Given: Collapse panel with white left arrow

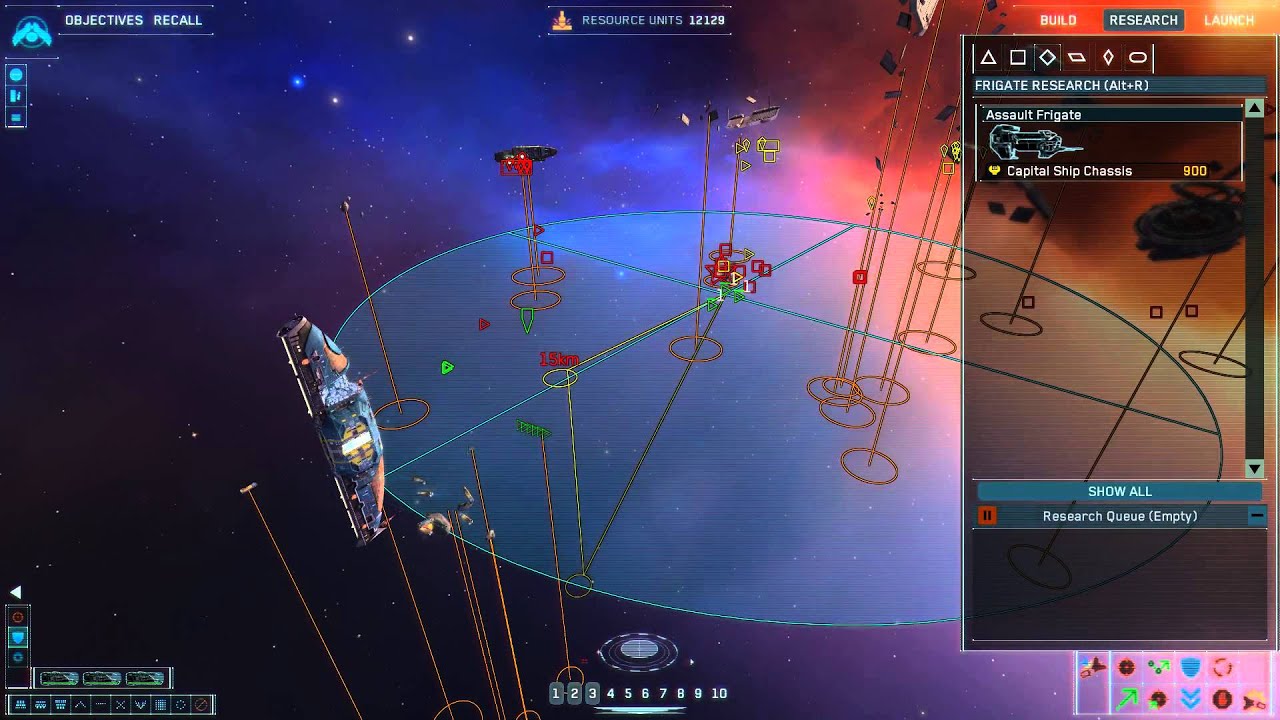Looking at the screenshot, I should 15,592.
